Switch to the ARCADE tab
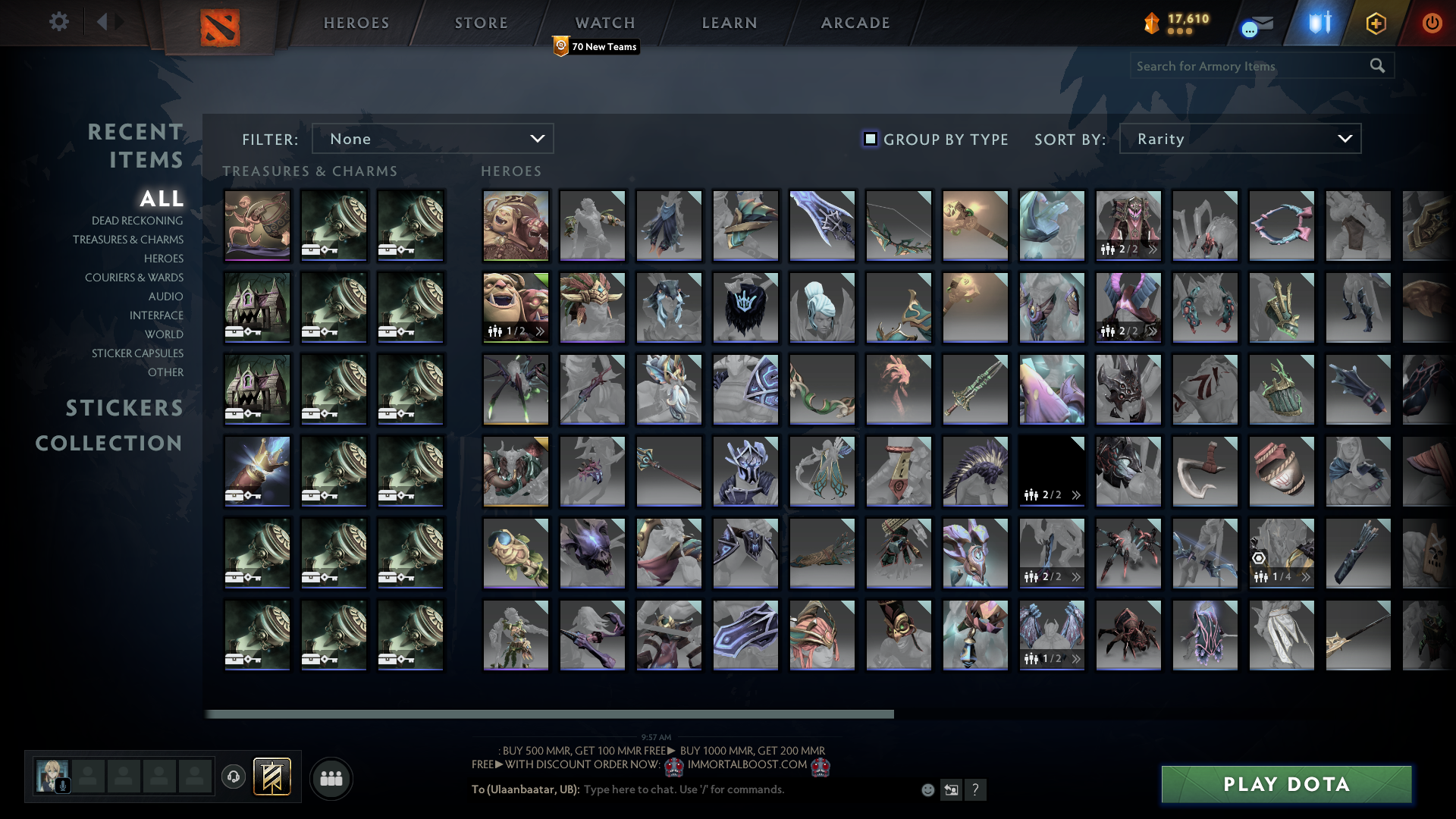The width and height of the screenshot is (1456, 819). point(855,23)
